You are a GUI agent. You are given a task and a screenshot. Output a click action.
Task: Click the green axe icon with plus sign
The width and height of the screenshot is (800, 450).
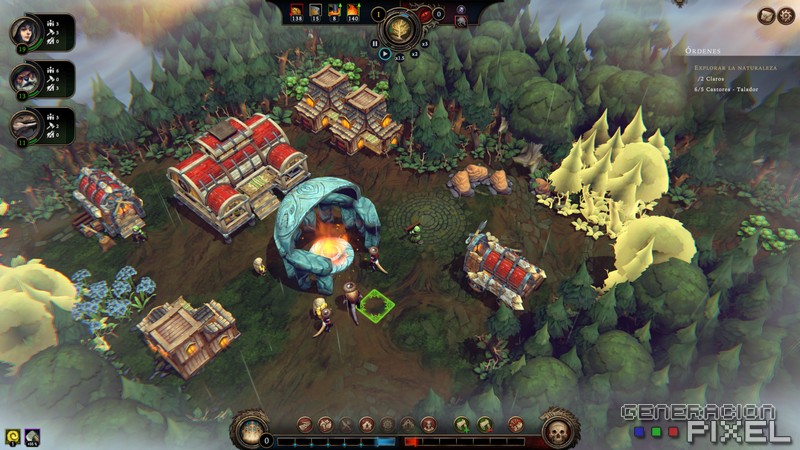pos(462,424)
